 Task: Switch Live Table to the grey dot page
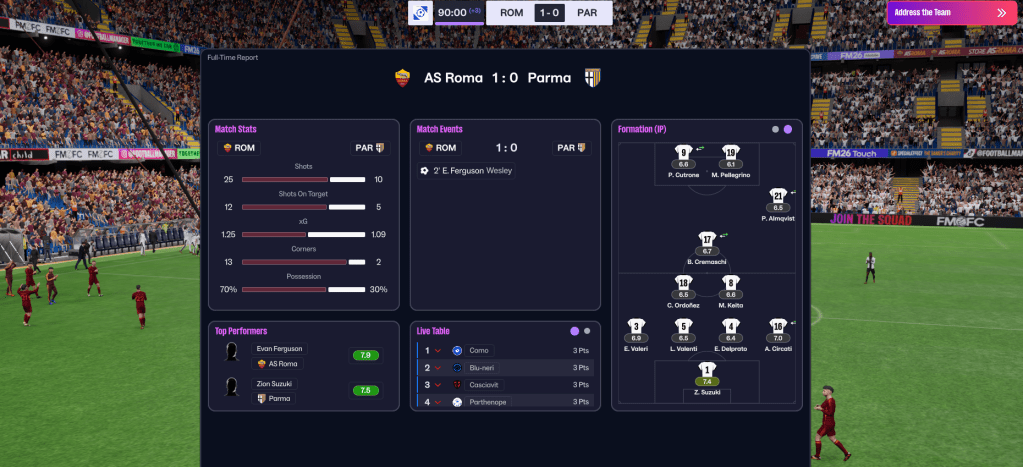coord(587,330)
